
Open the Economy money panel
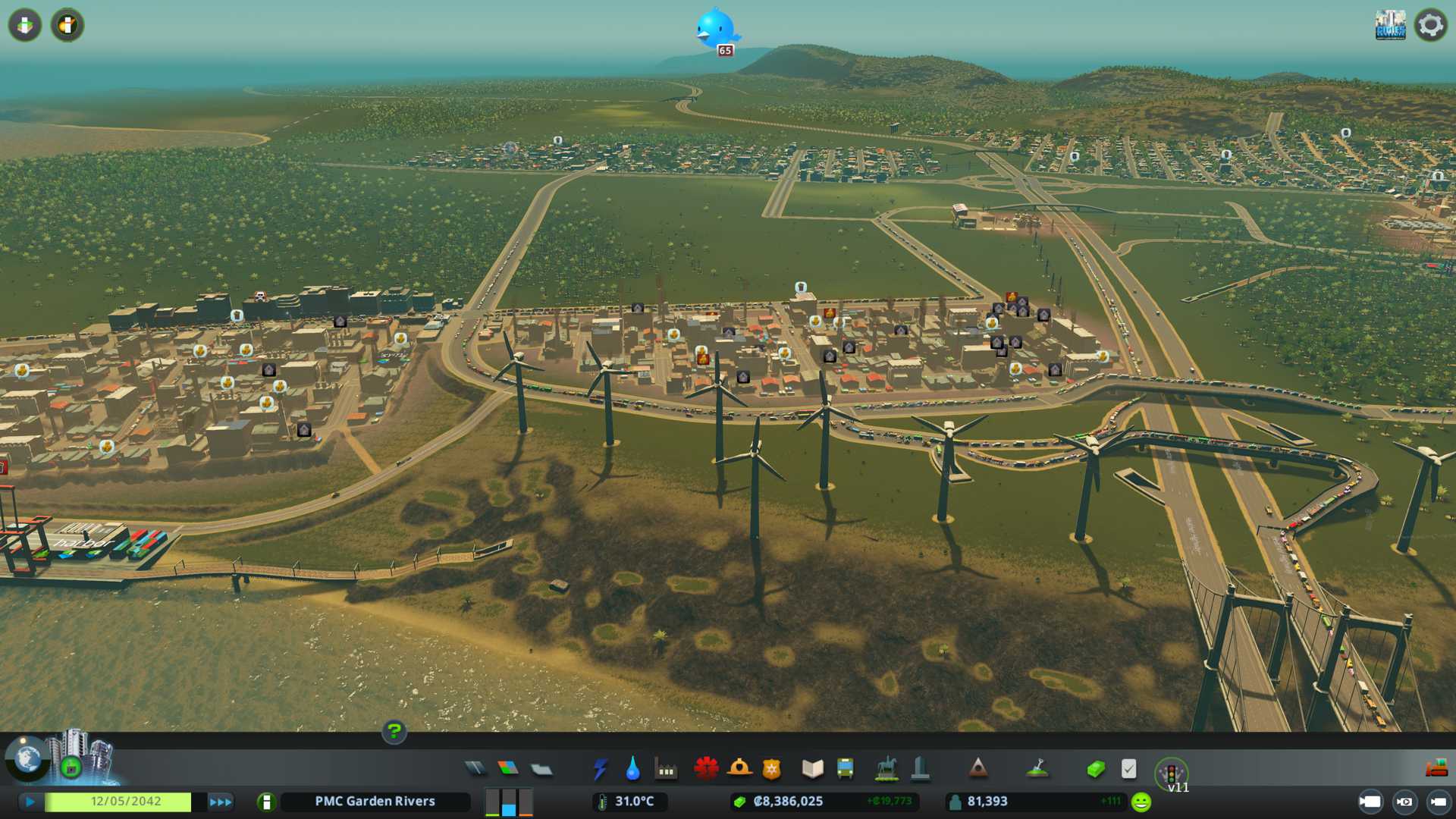1096,769
